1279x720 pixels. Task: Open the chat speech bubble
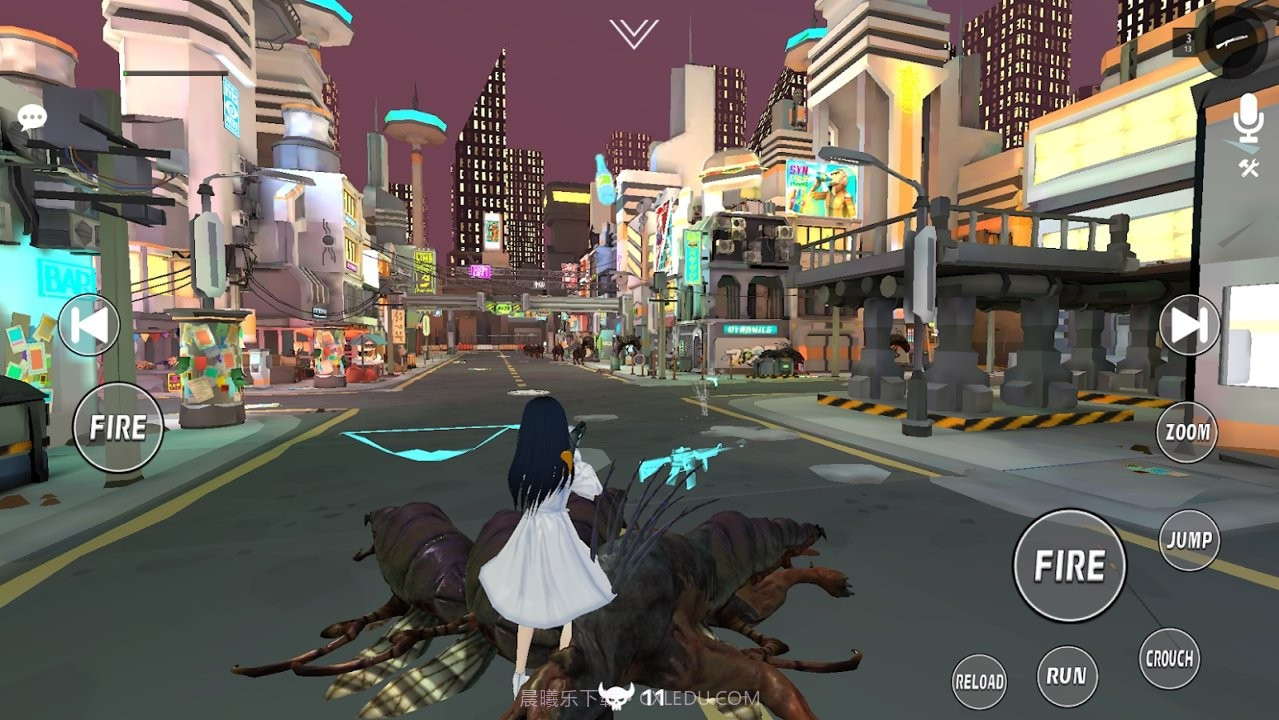click(x=32, y=118)
